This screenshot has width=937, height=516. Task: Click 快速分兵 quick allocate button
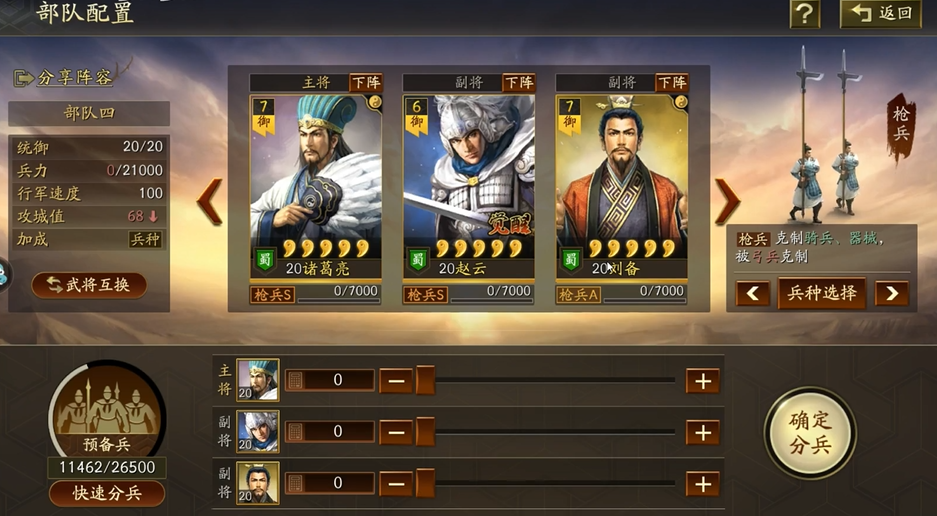(107, 493)
